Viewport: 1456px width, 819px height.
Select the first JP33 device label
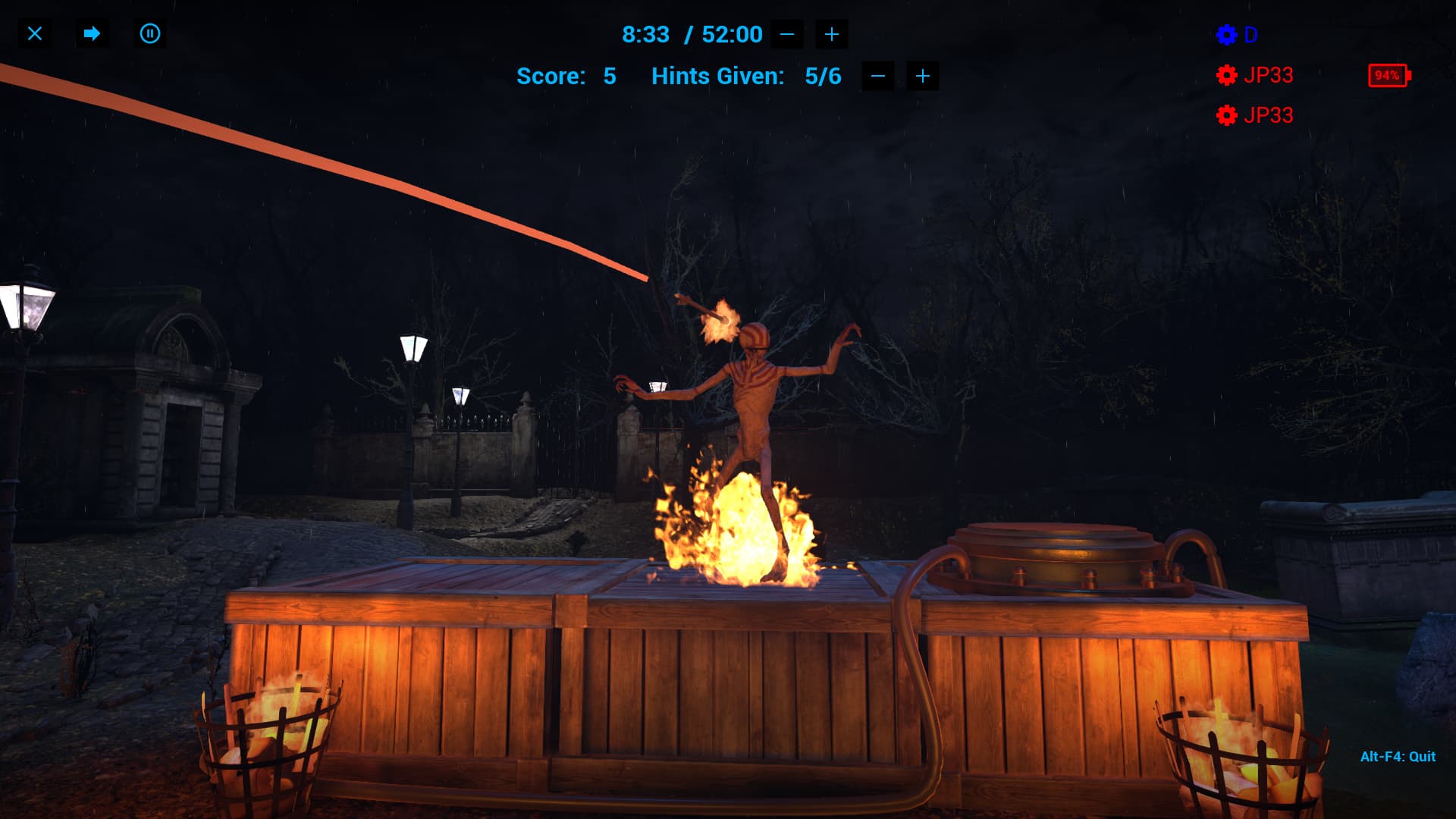pos(1269,75)
